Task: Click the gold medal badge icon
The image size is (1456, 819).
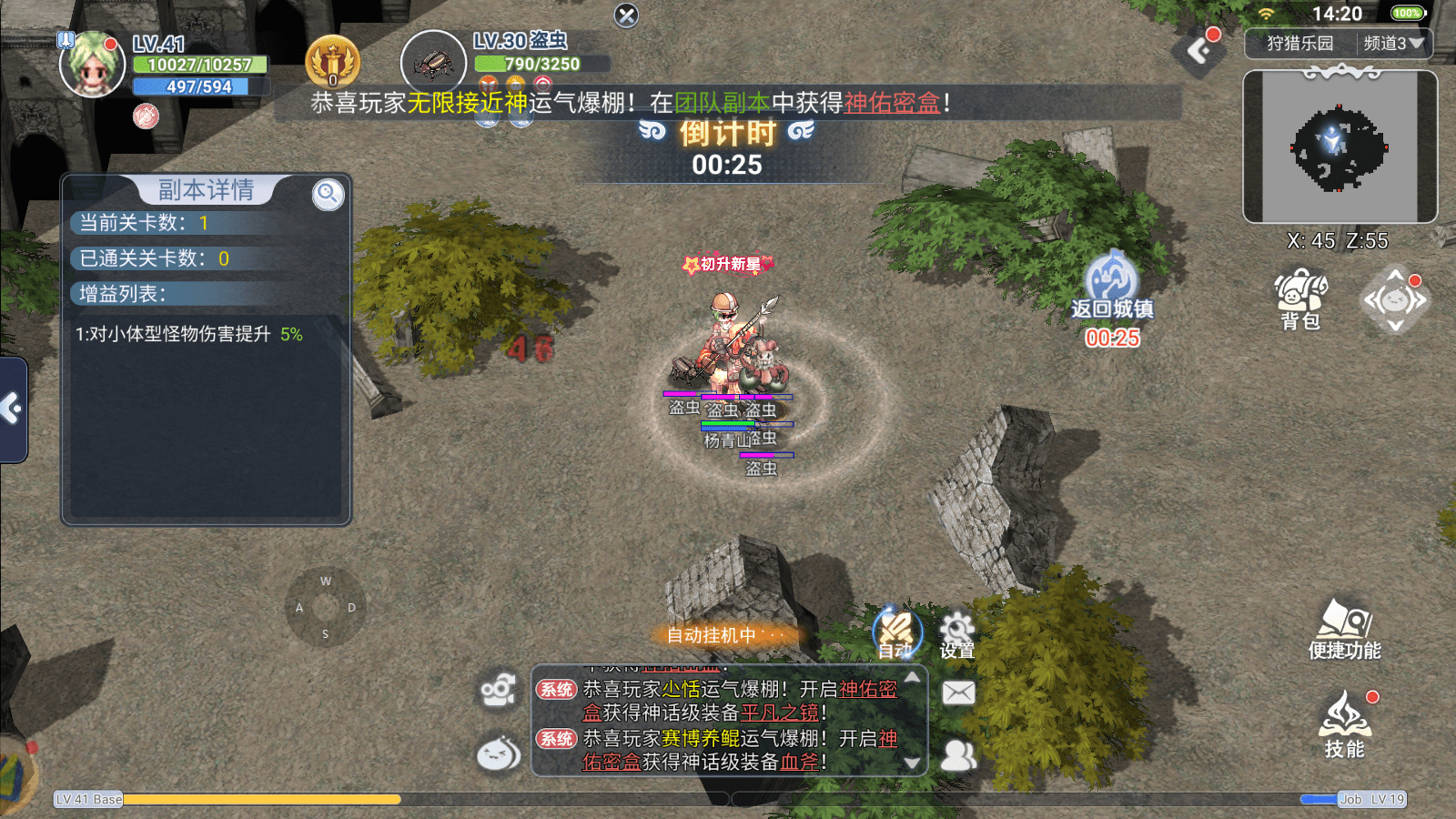Action: click(x=333, y=62)
